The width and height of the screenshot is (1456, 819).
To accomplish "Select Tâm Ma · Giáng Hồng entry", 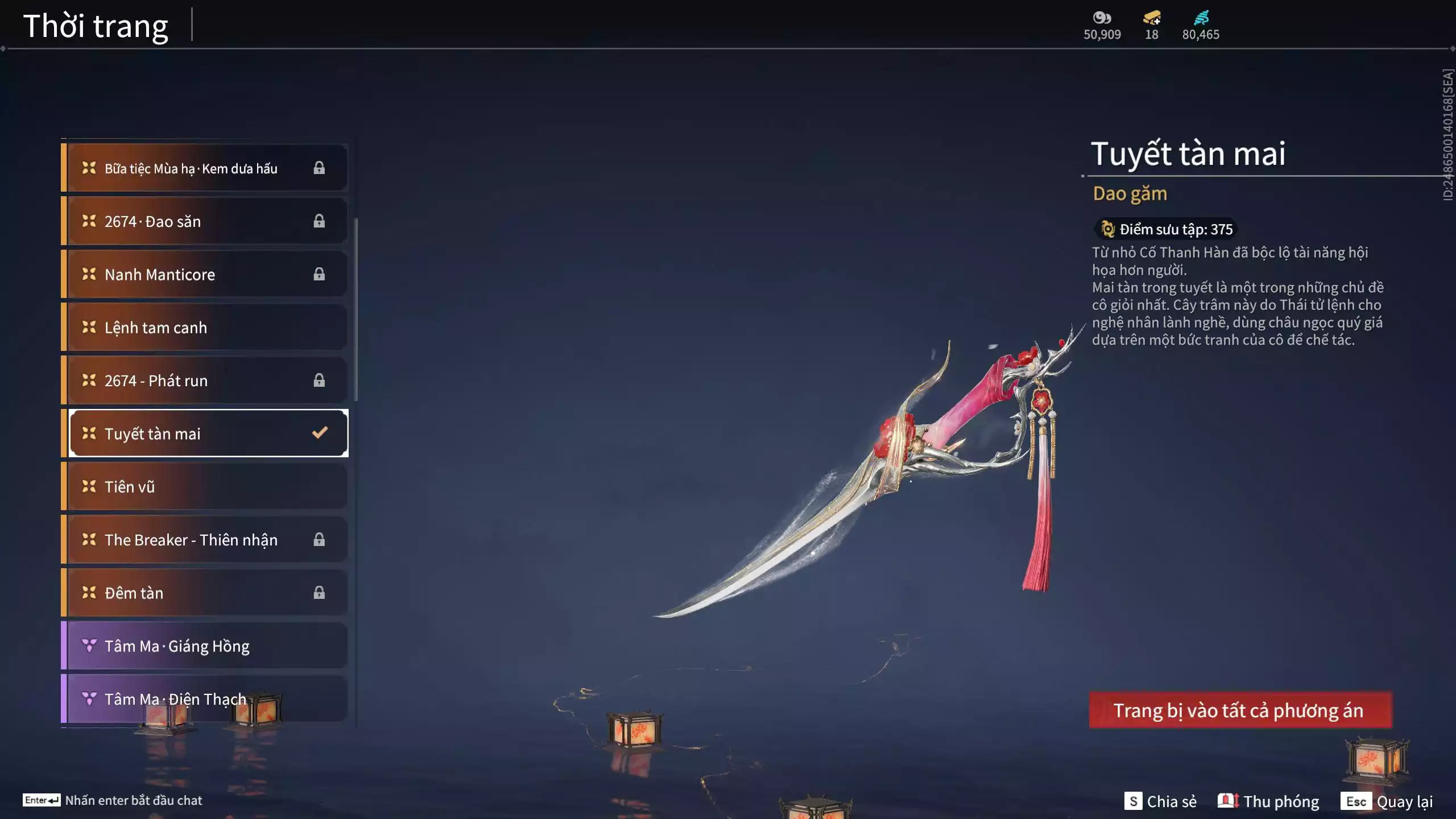I will point(205,646).
